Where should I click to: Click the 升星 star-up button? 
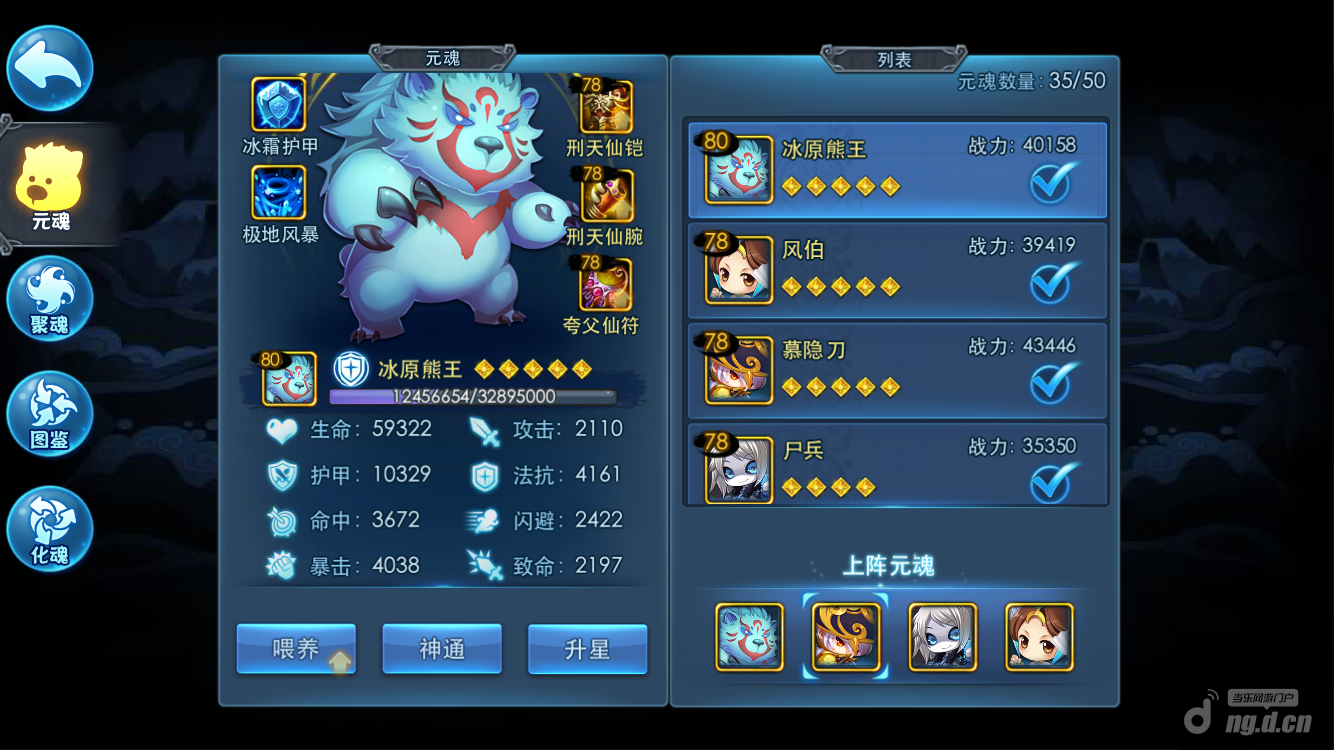click(587, 649)
